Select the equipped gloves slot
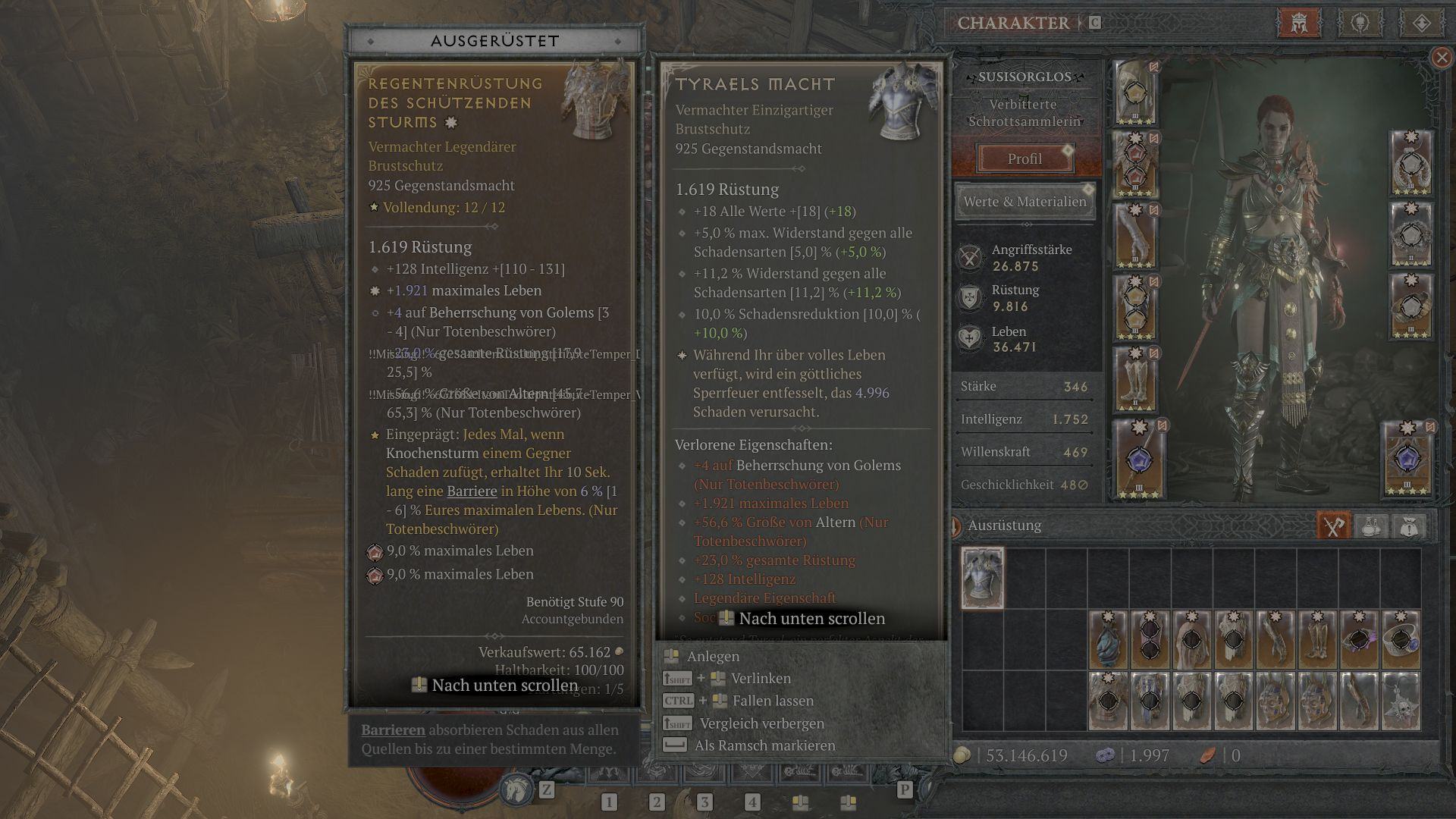The height and width of the screenshot is (819, 1456). pos(1136,237)
